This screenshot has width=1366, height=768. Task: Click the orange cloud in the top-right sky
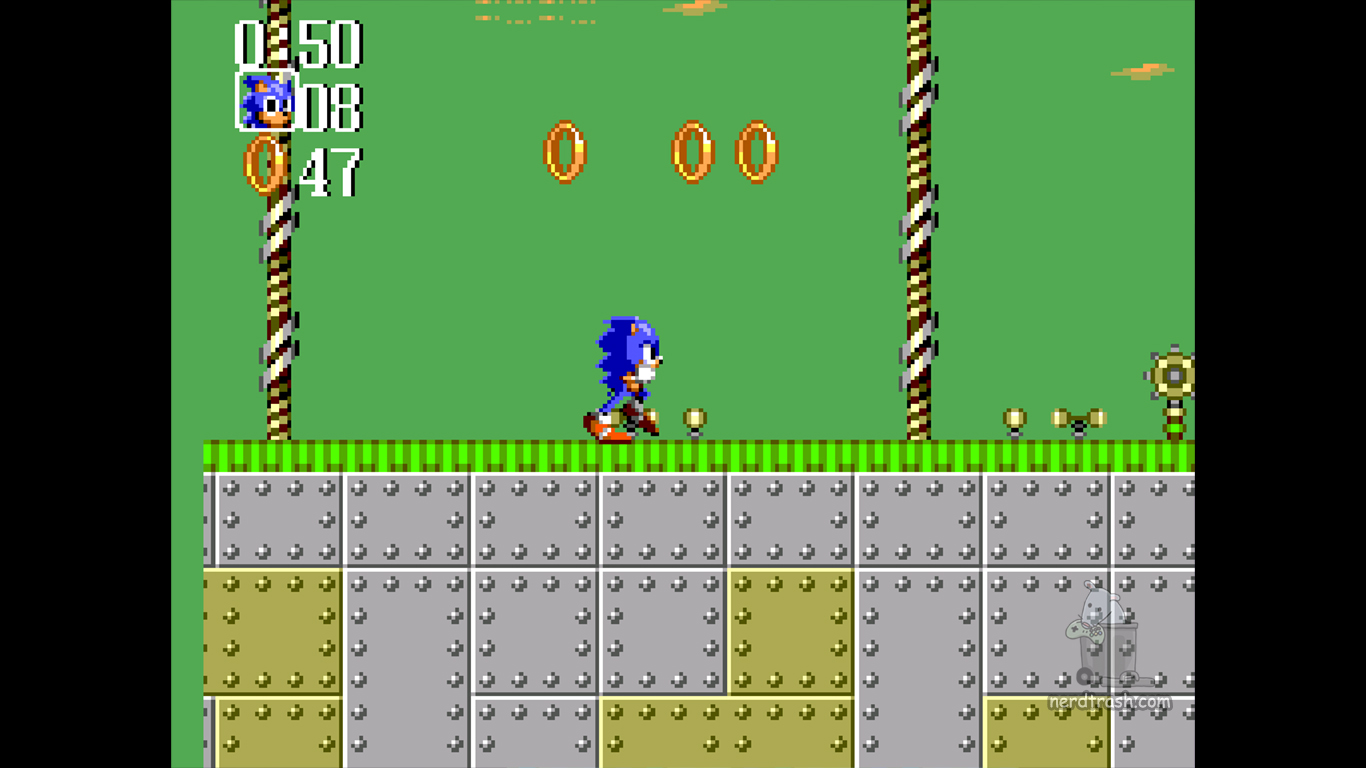(1143, 70)
